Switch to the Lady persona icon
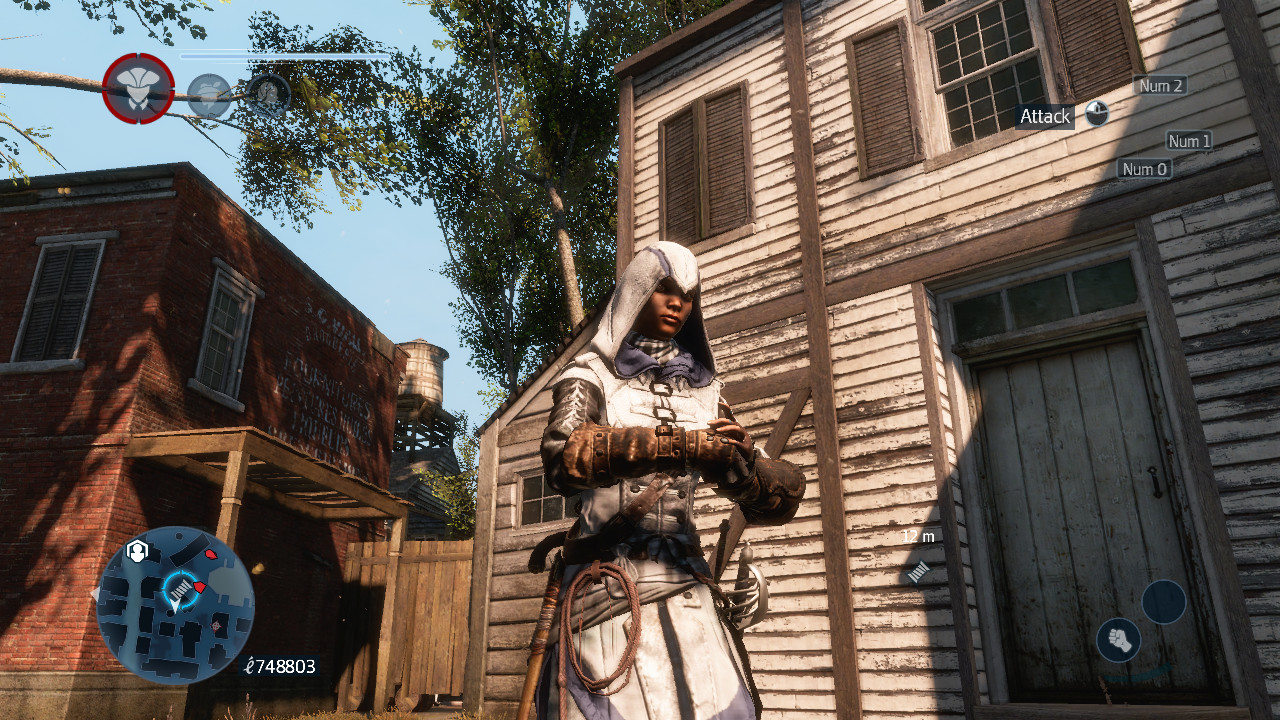 tap(209, 93)
